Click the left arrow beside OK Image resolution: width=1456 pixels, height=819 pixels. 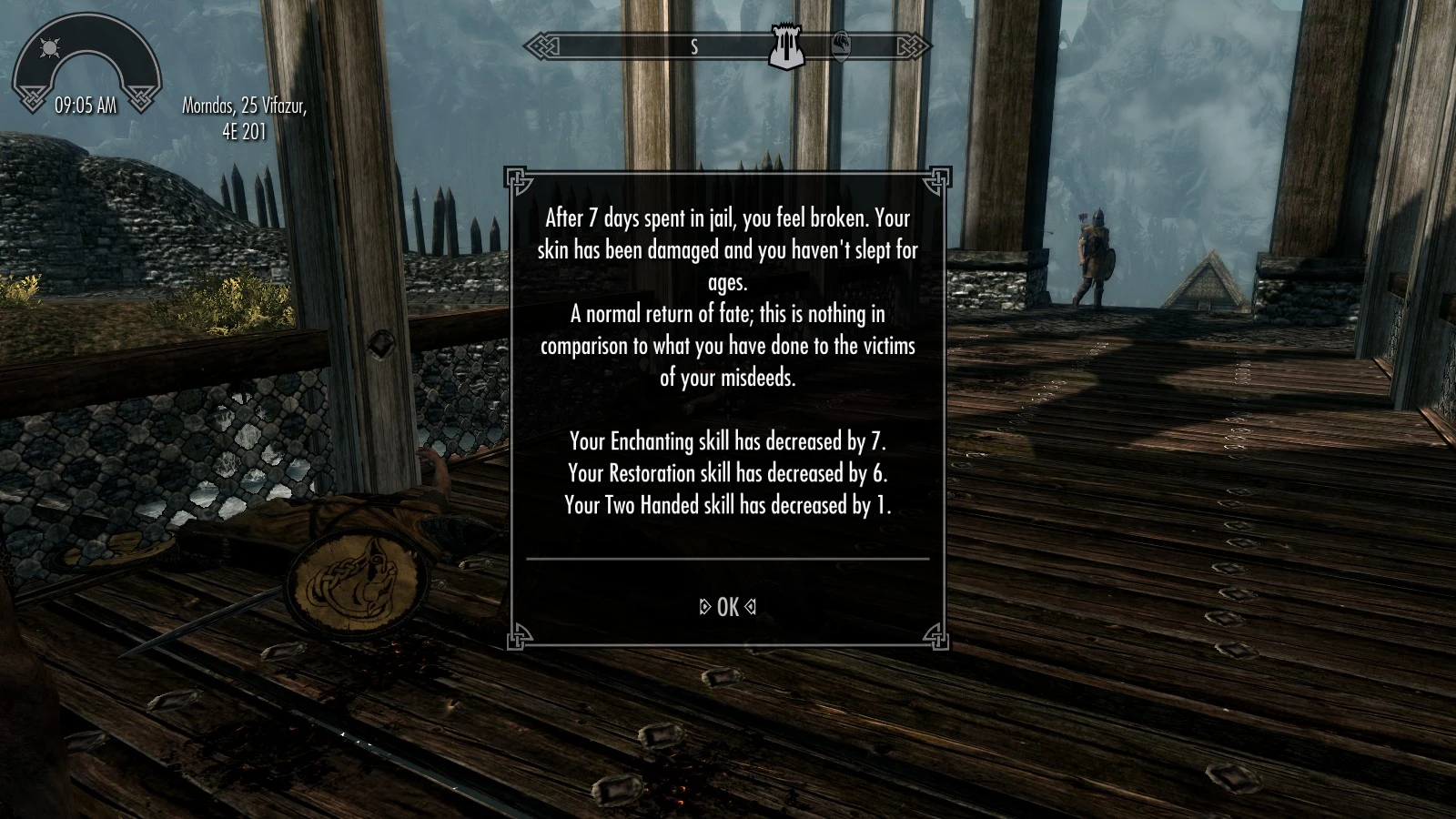pyautogui.click(x=703, y=607)
